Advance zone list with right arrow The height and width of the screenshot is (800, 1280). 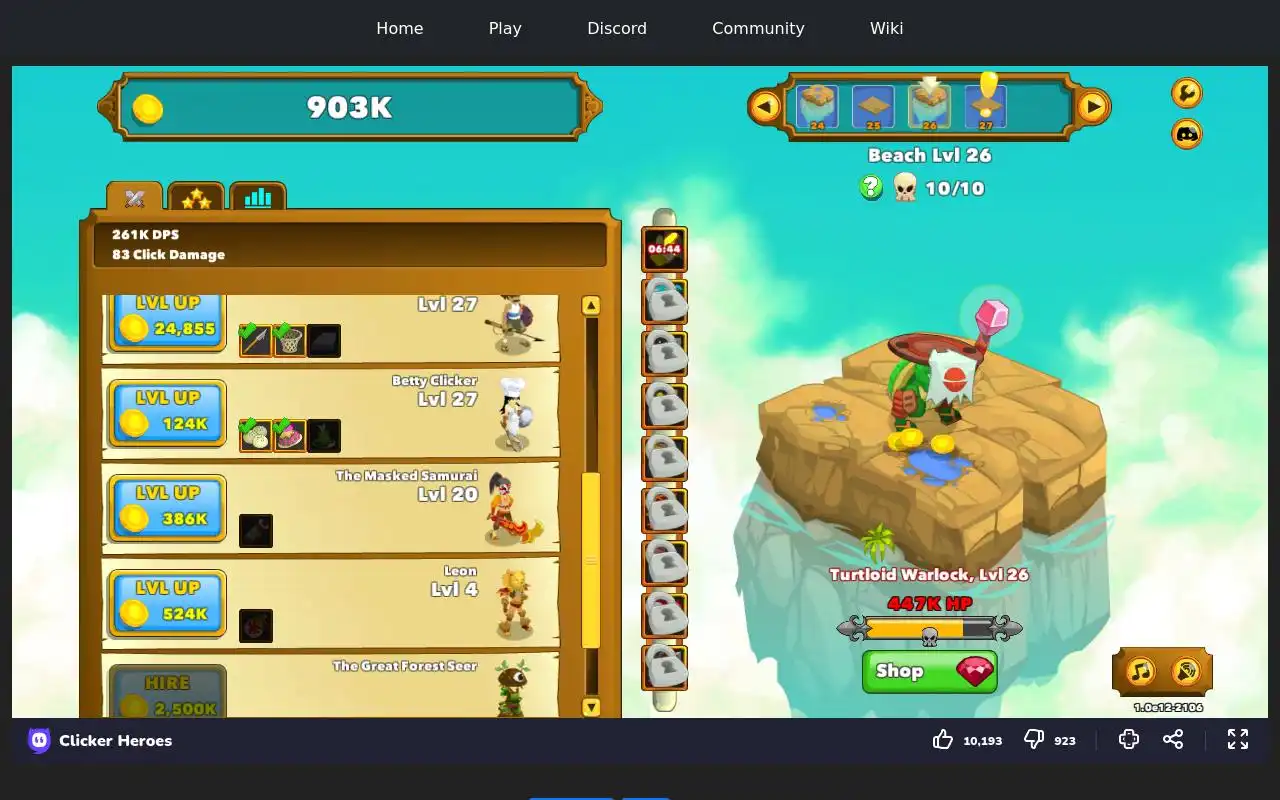pos(1093,106)
